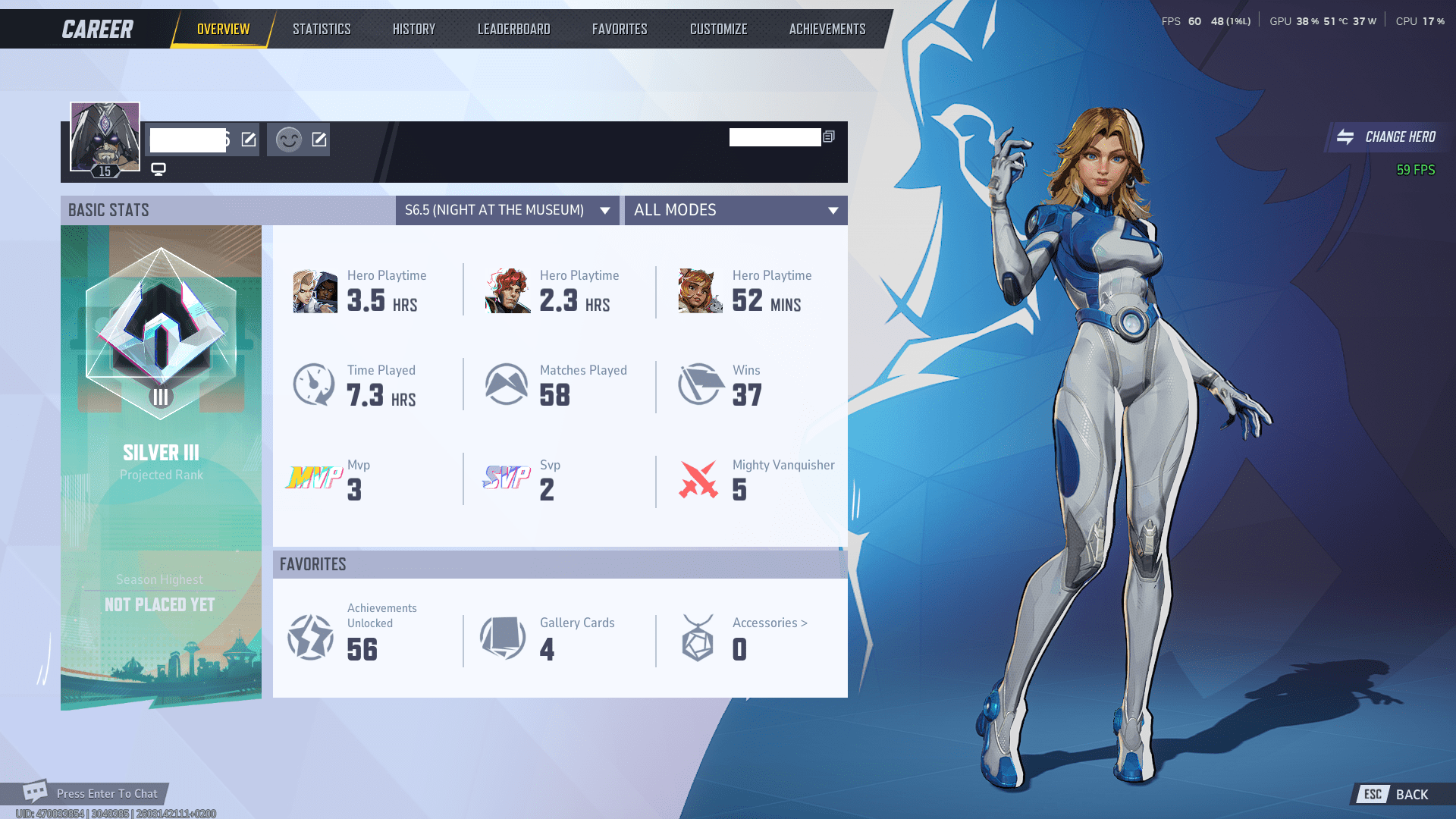Click the Change Hero button
Image resolution: width=1456 pixels, height=819 pixels.
[1386, 137]
